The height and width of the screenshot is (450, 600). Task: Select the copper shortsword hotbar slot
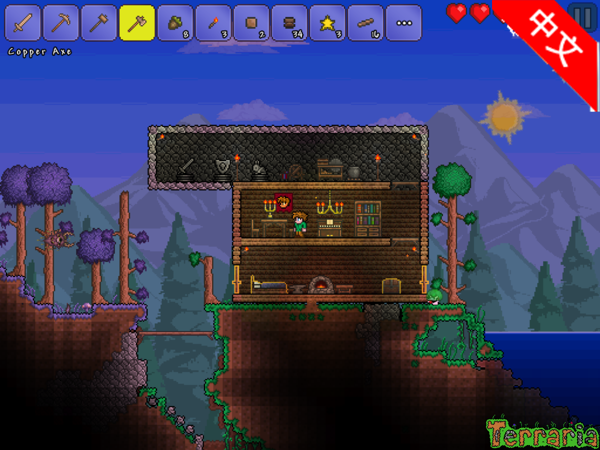coord(23,22)
